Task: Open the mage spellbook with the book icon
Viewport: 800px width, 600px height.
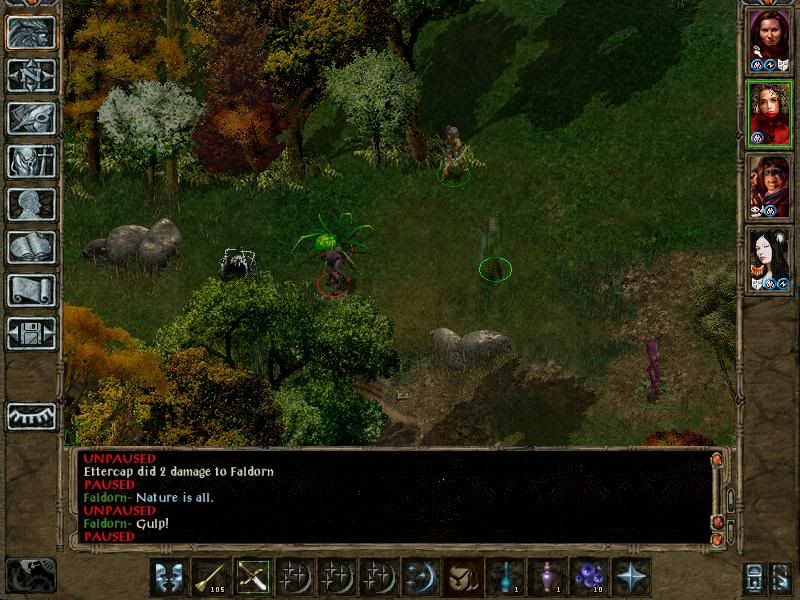Action: click(x=31, y=247)
